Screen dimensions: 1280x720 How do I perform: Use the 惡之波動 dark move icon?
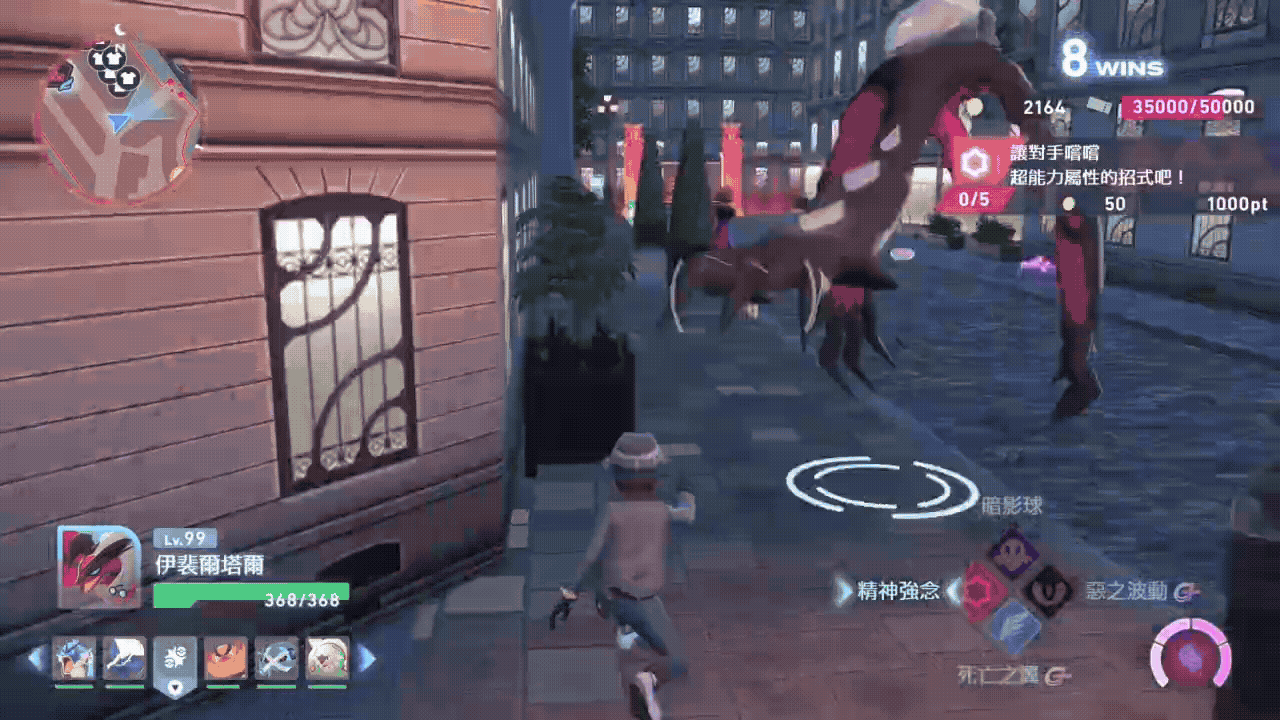1048,591
